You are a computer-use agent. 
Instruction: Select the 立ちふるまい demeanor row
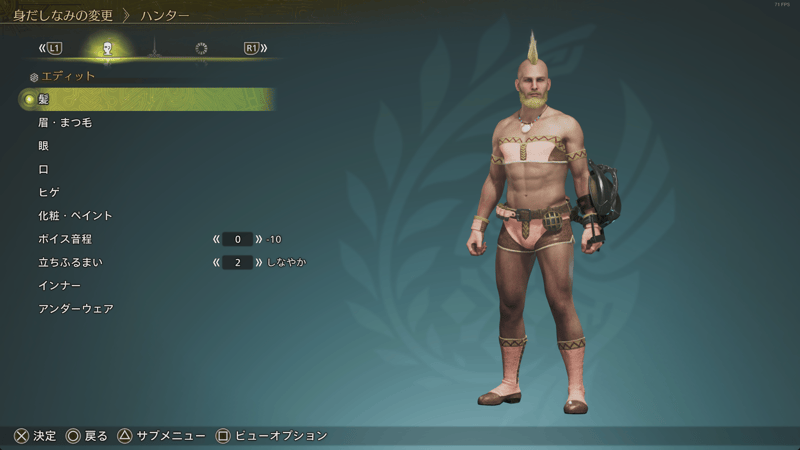click(70, 262)
